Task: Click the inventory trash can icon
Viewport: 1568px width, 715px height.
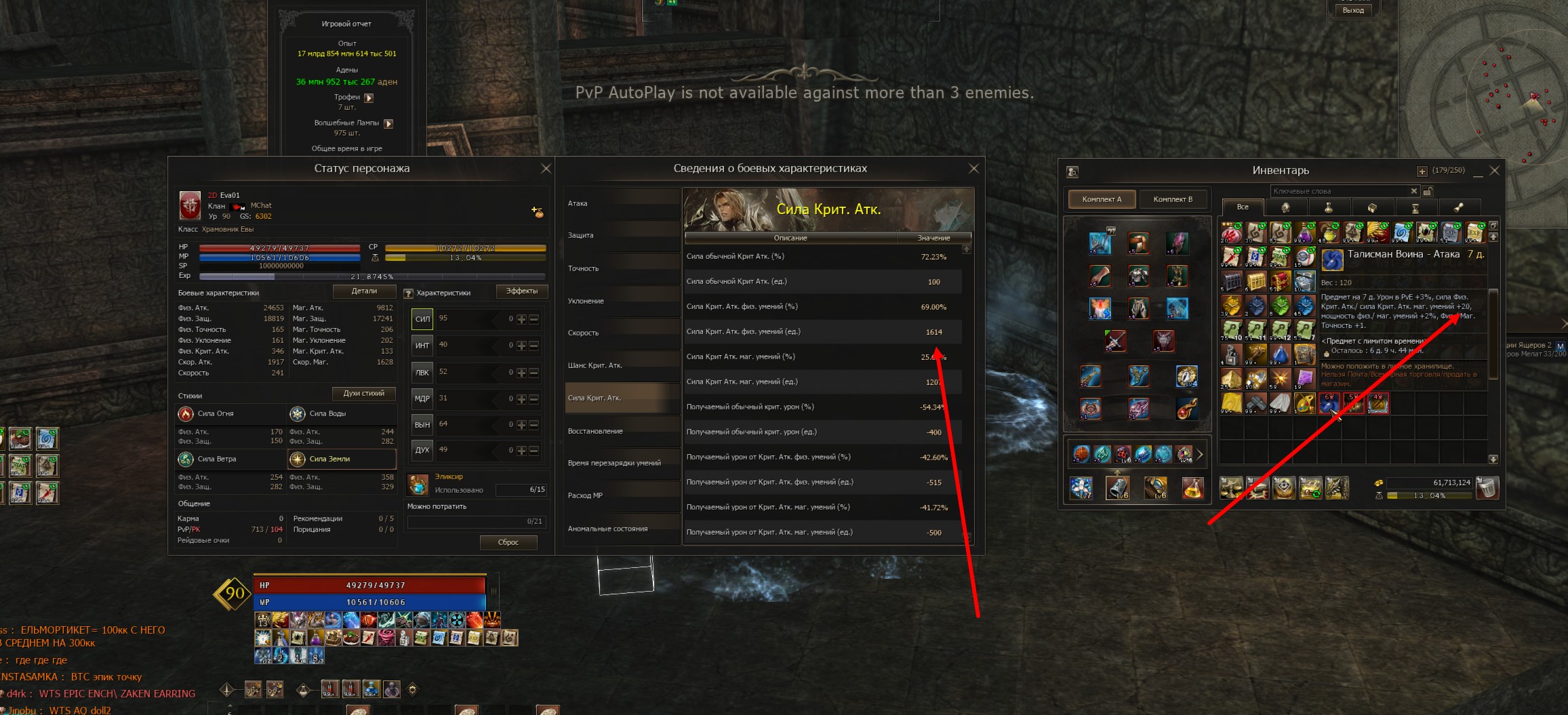Action: coord(1487,487)
